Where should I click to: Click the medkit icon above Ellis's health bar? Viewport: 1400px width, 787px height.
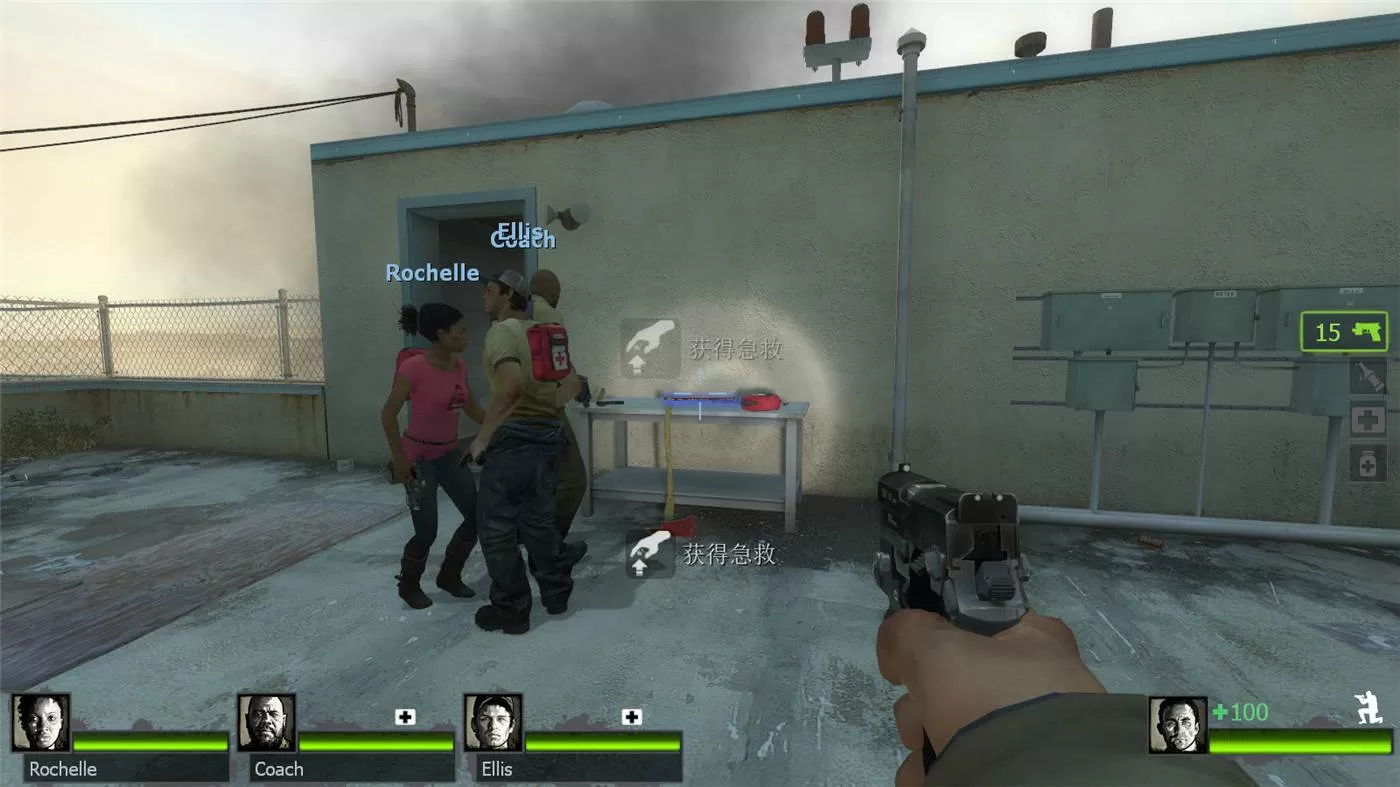point(631,717)
